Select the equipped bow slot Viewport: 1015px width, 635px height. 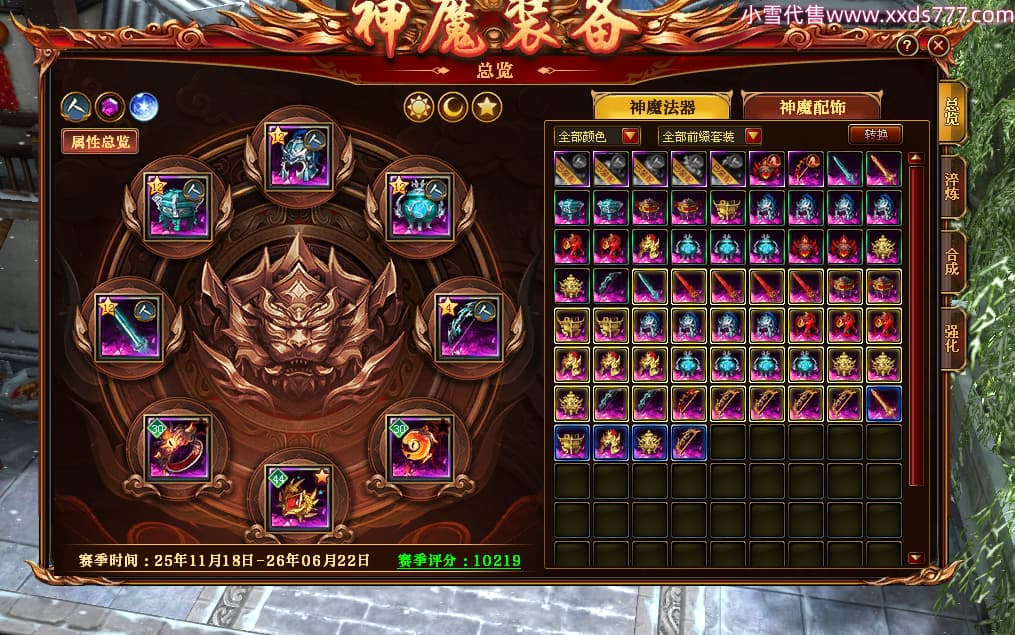[x=469, y=326]
